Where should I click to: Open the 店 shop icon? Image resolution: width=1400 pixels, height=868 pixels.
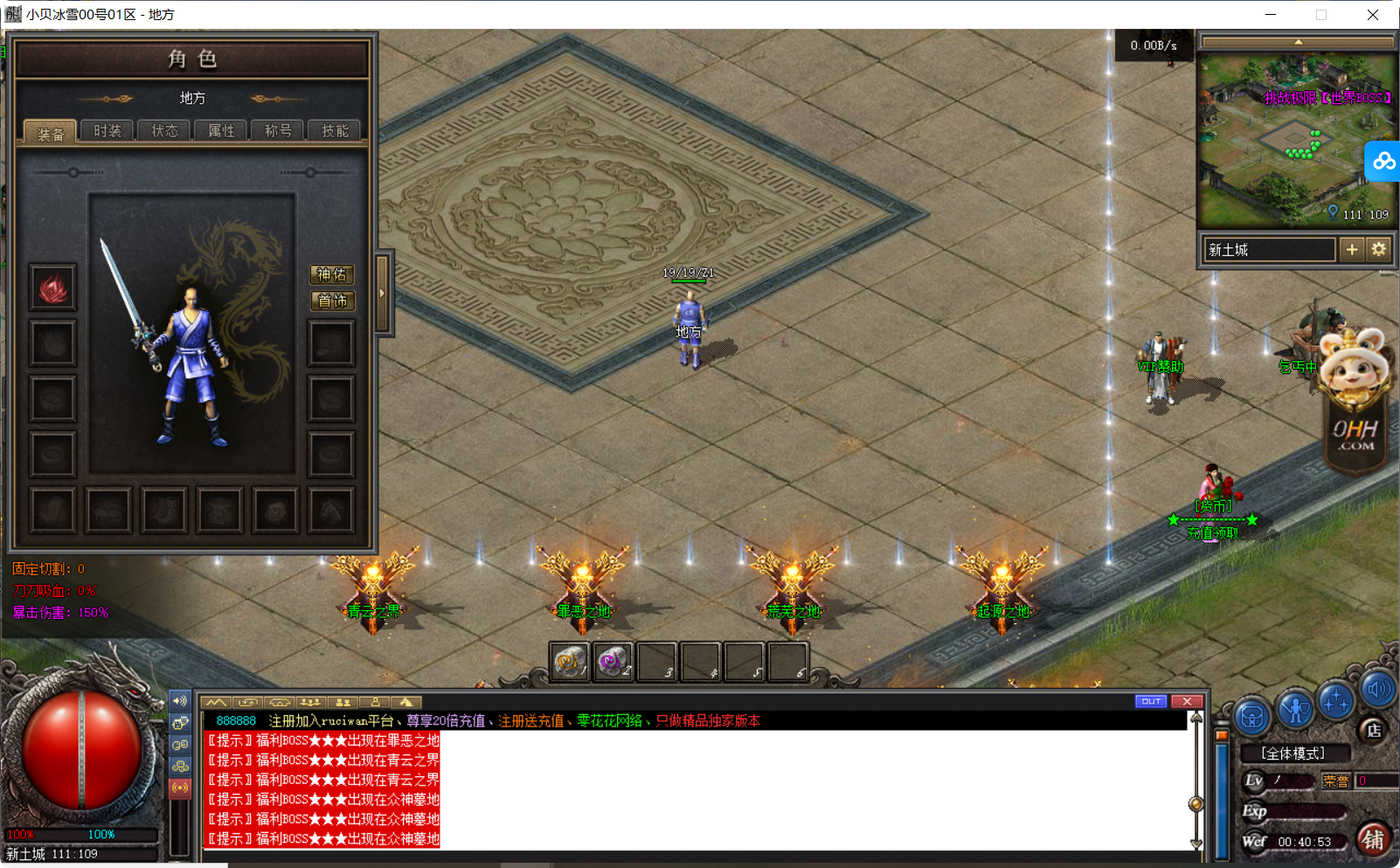[x=1376, y=733]
